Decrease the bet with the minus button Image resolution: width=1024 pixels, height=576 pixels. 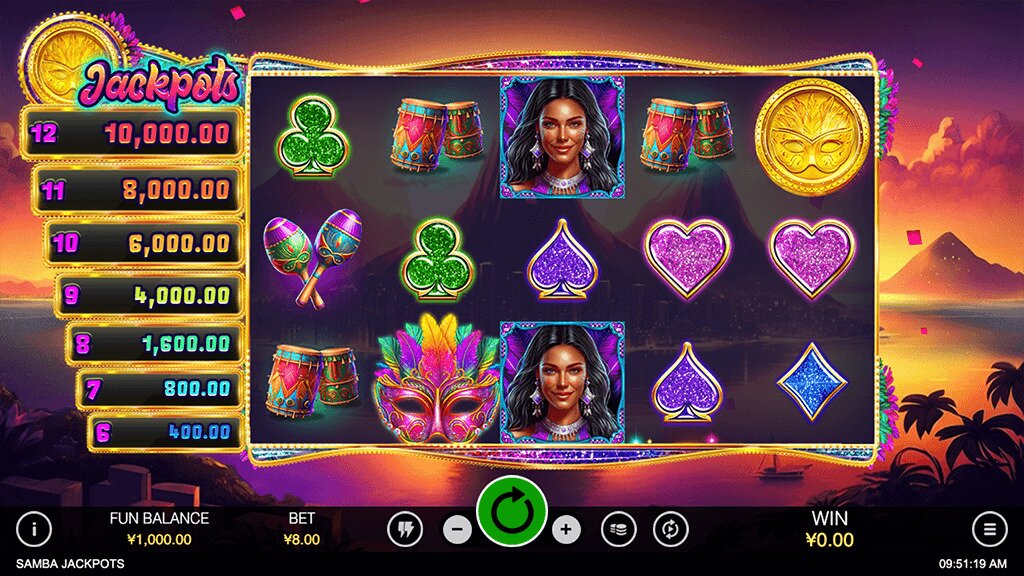(457, 529)
